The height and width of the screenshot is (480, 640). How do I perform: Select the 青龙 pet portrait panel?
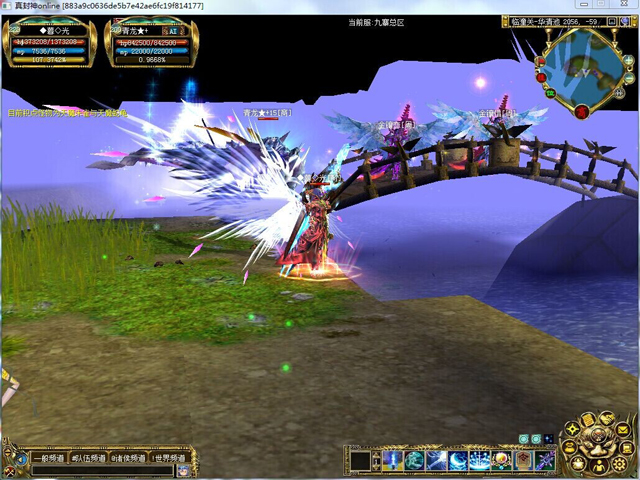pos(150,43)
